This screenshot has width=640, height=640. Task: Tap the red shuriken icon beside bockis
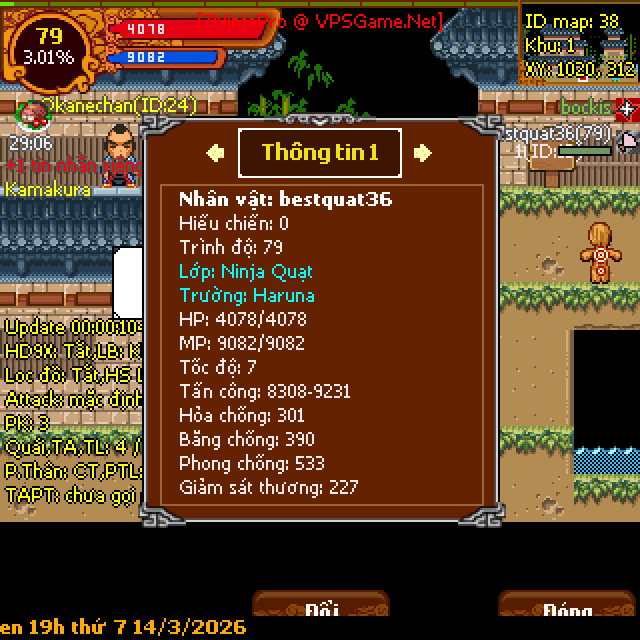(626, 107)
